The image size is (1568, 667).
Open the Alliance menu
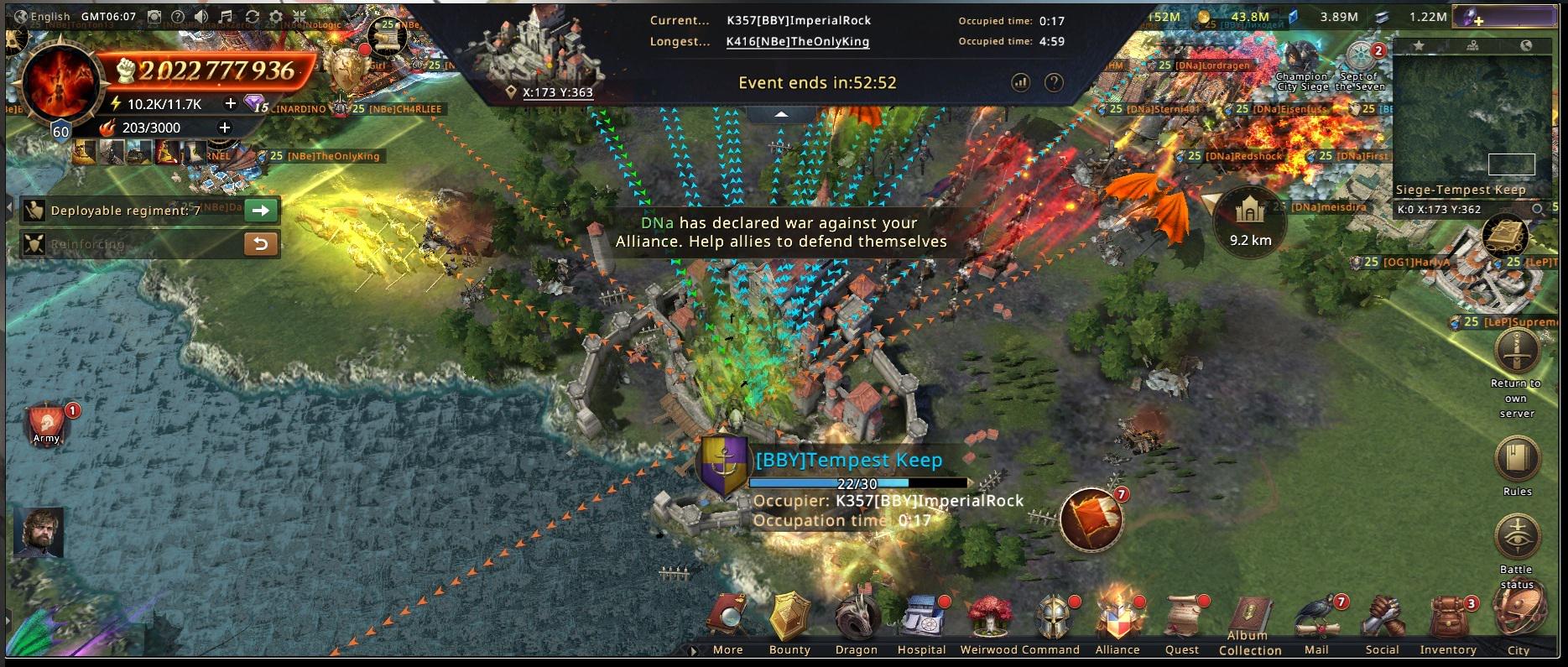tap(1117, 619)
